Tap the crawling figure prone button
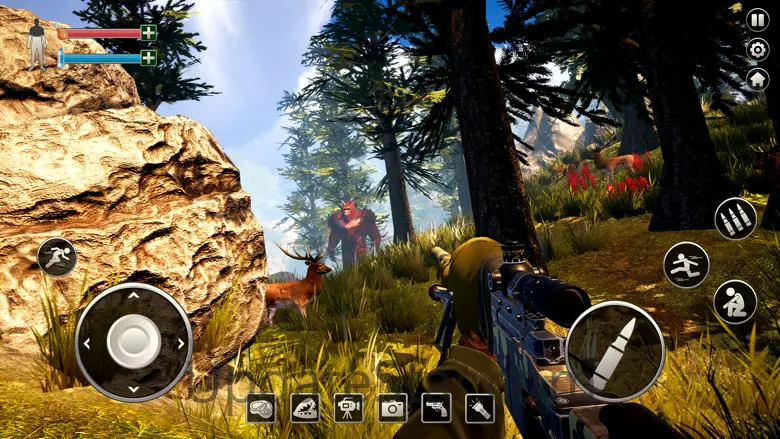 (57, 257)
